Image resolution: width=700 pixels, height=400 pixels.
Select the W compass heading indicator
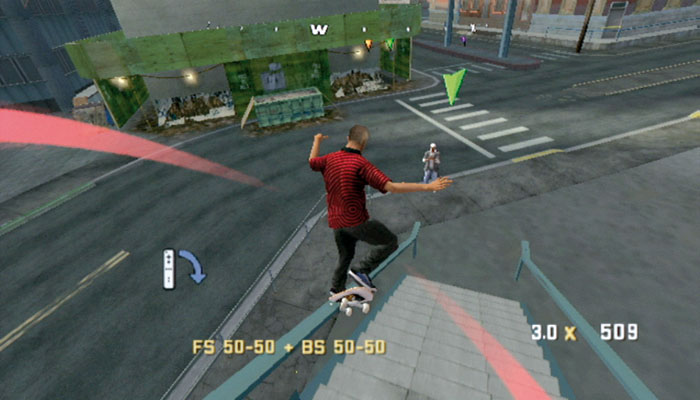pos(319,29)
